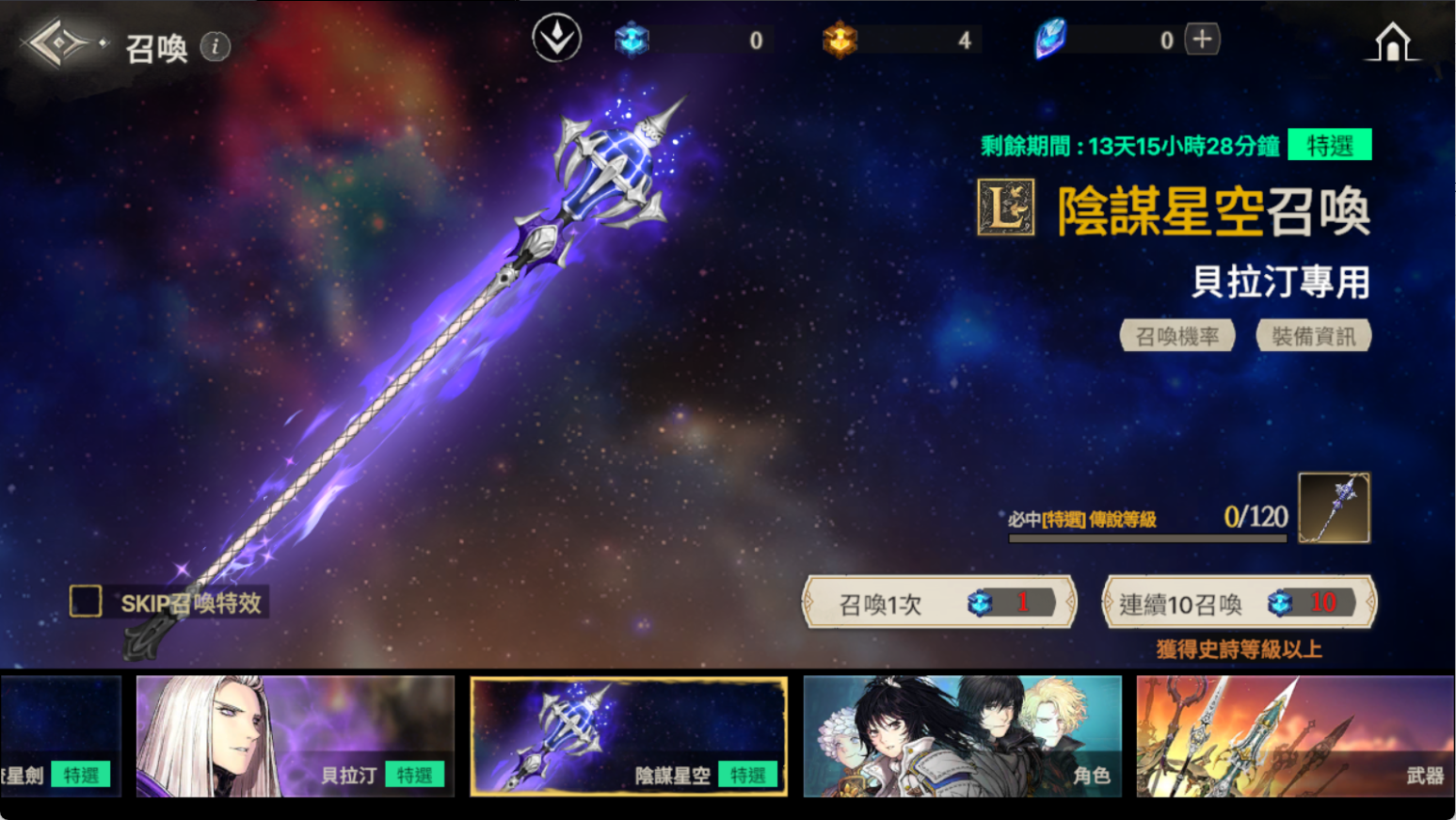
Task: Select the 貝拉汀 featured banner
Action: coord(295,736)
